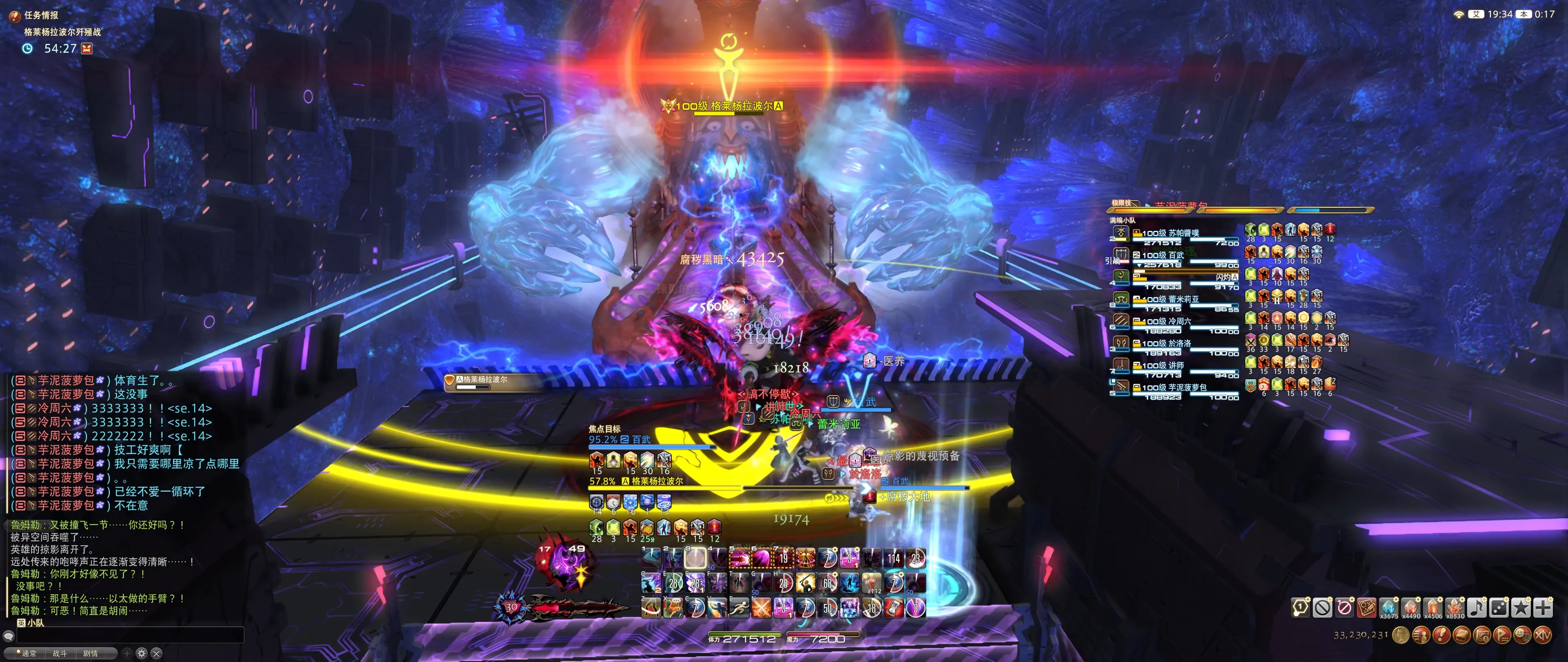Roll the dice hotbar icon
The image size is (1568, 662).
pyautogui.click(x=1499, y=607)
